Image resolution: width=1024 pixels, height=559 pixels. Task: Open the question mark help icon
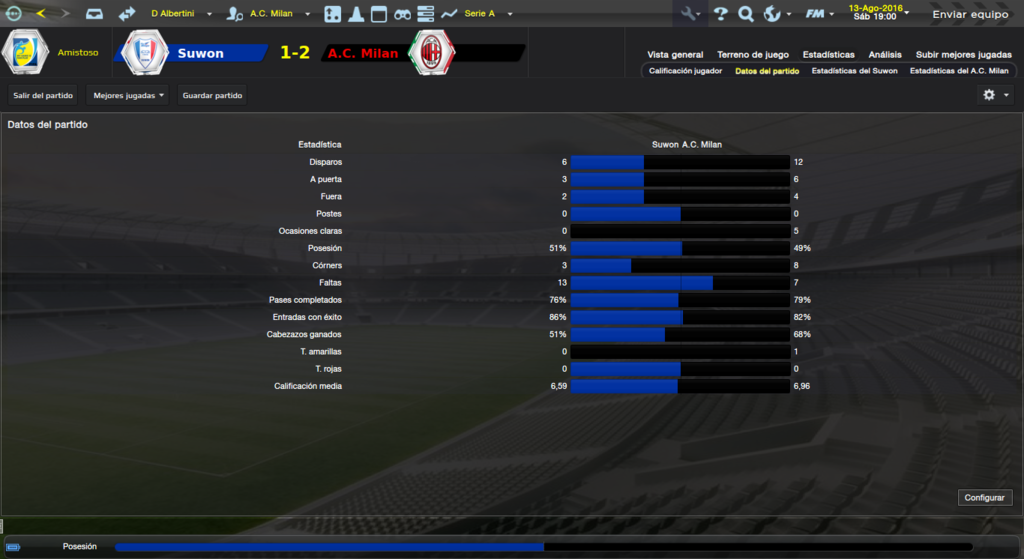coord(720,14)
